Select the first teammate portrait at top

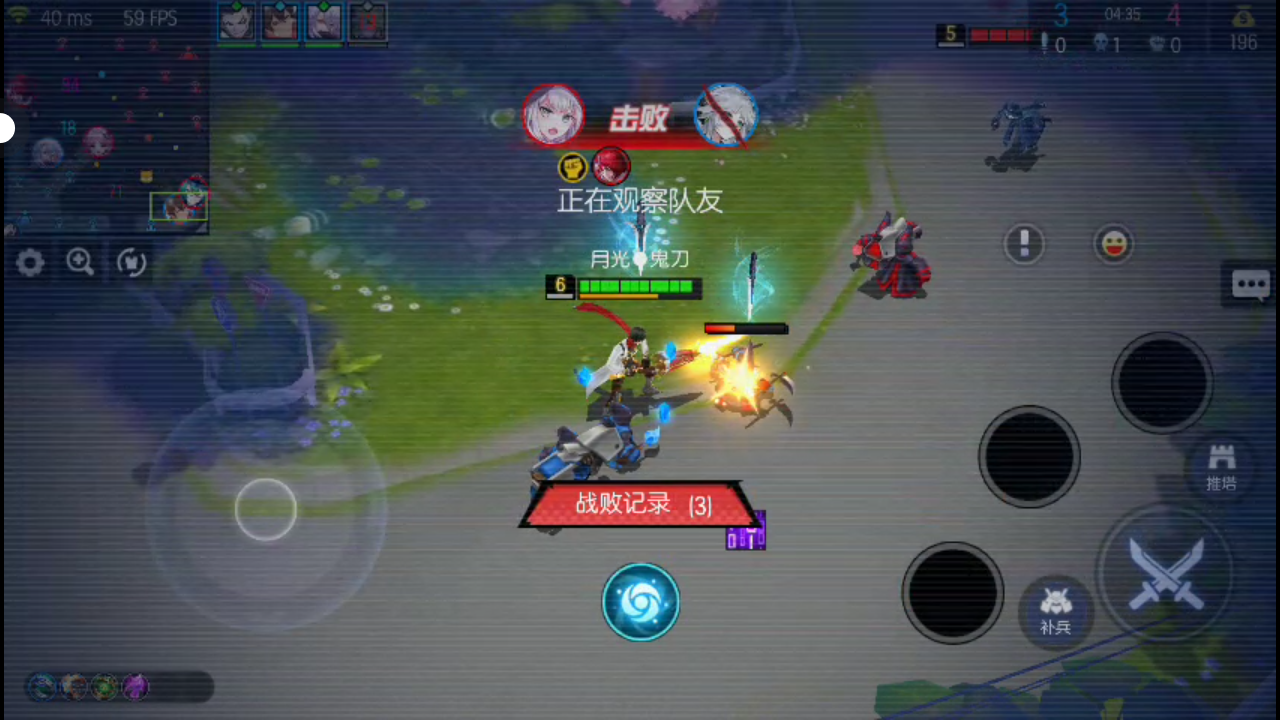237,21
